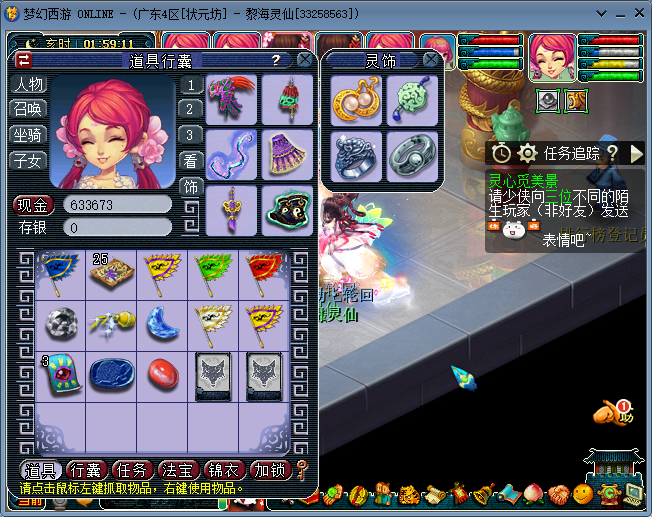Open the 坐骑 mount panel
This screenshot has height=517, width=652.
(x=29, y=135)
